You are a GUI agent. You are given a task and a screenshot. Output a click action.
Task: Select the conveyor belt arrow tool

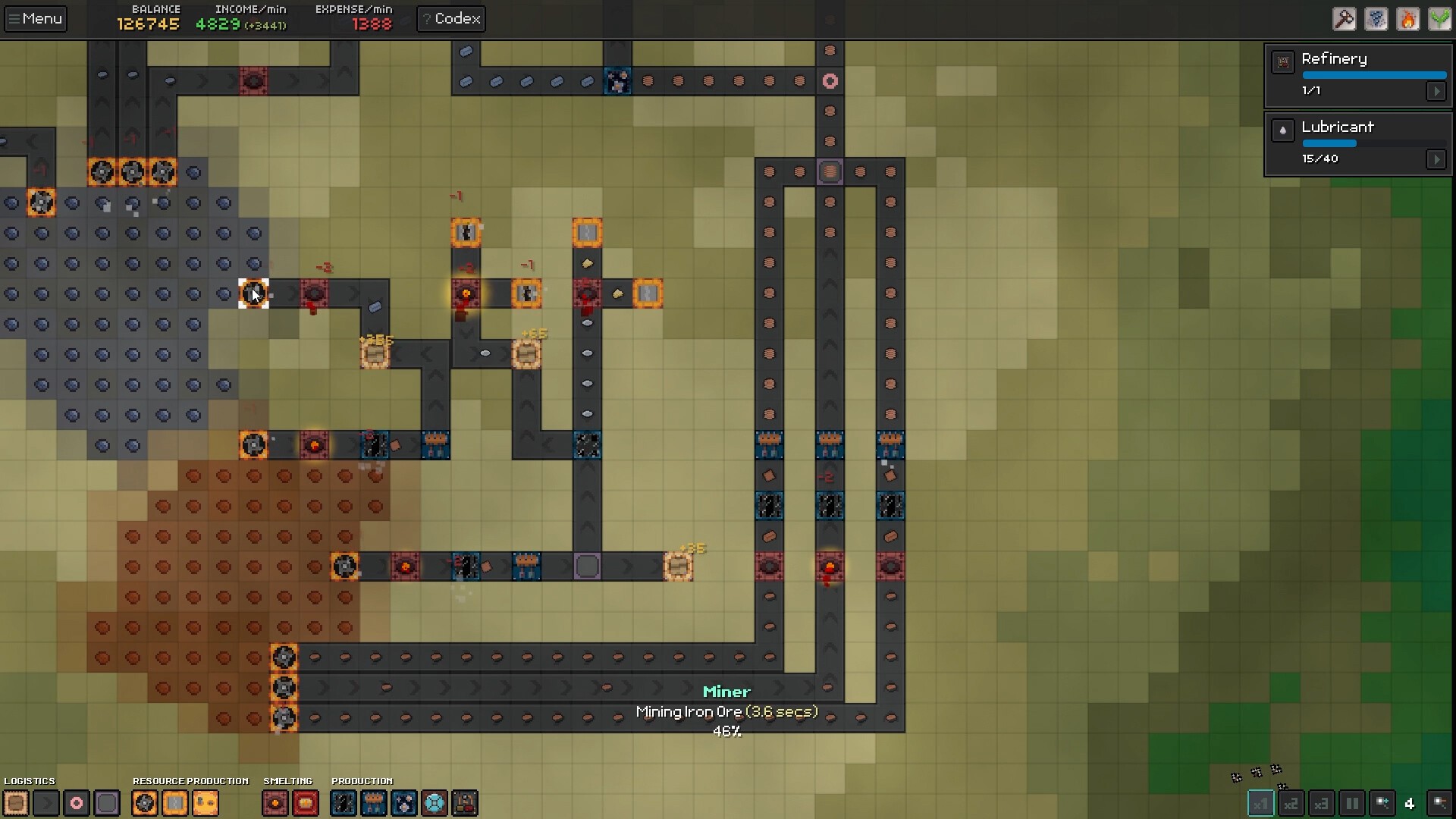(x=46, y=803)
